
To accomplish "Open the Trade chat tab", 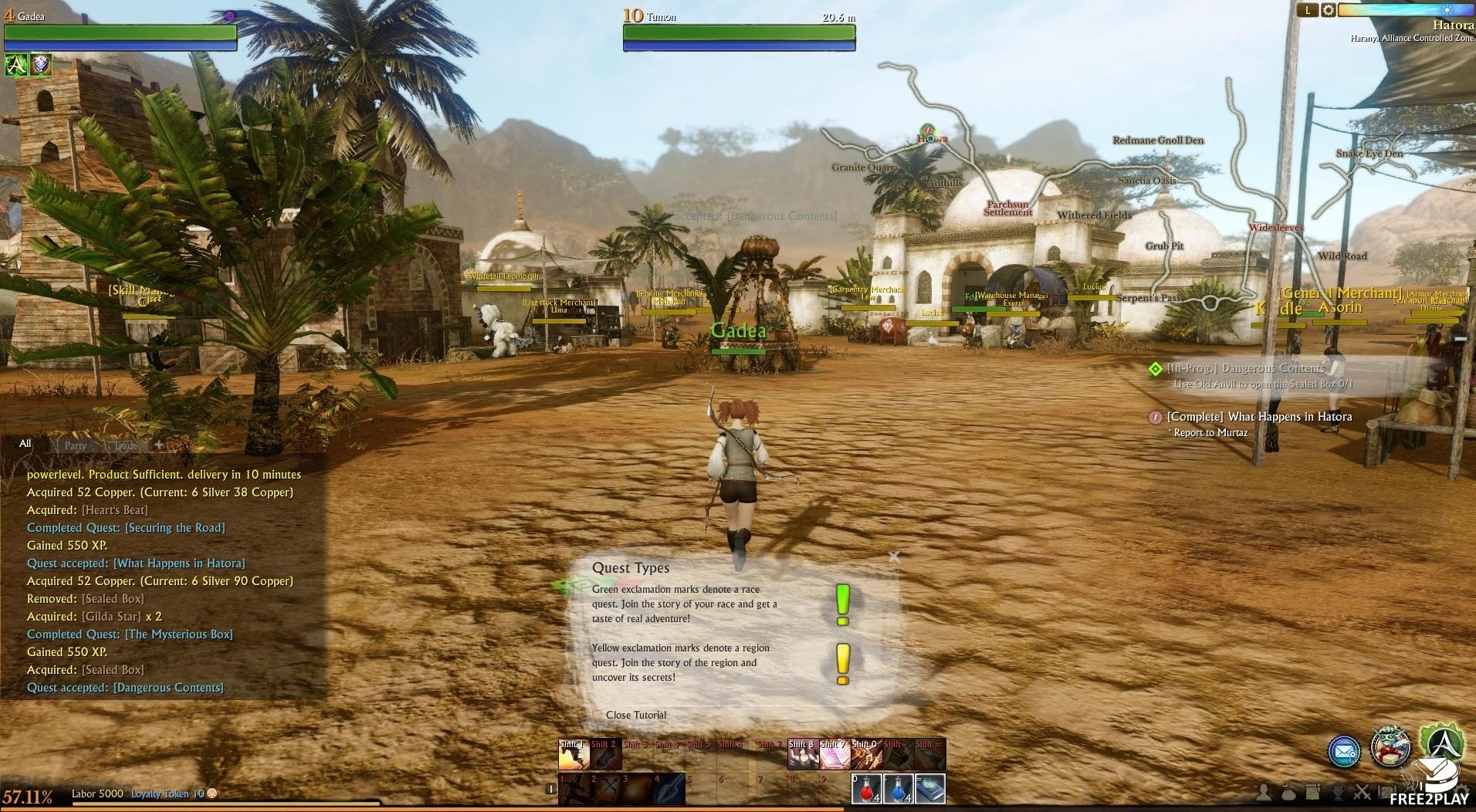I will point(126,445).
